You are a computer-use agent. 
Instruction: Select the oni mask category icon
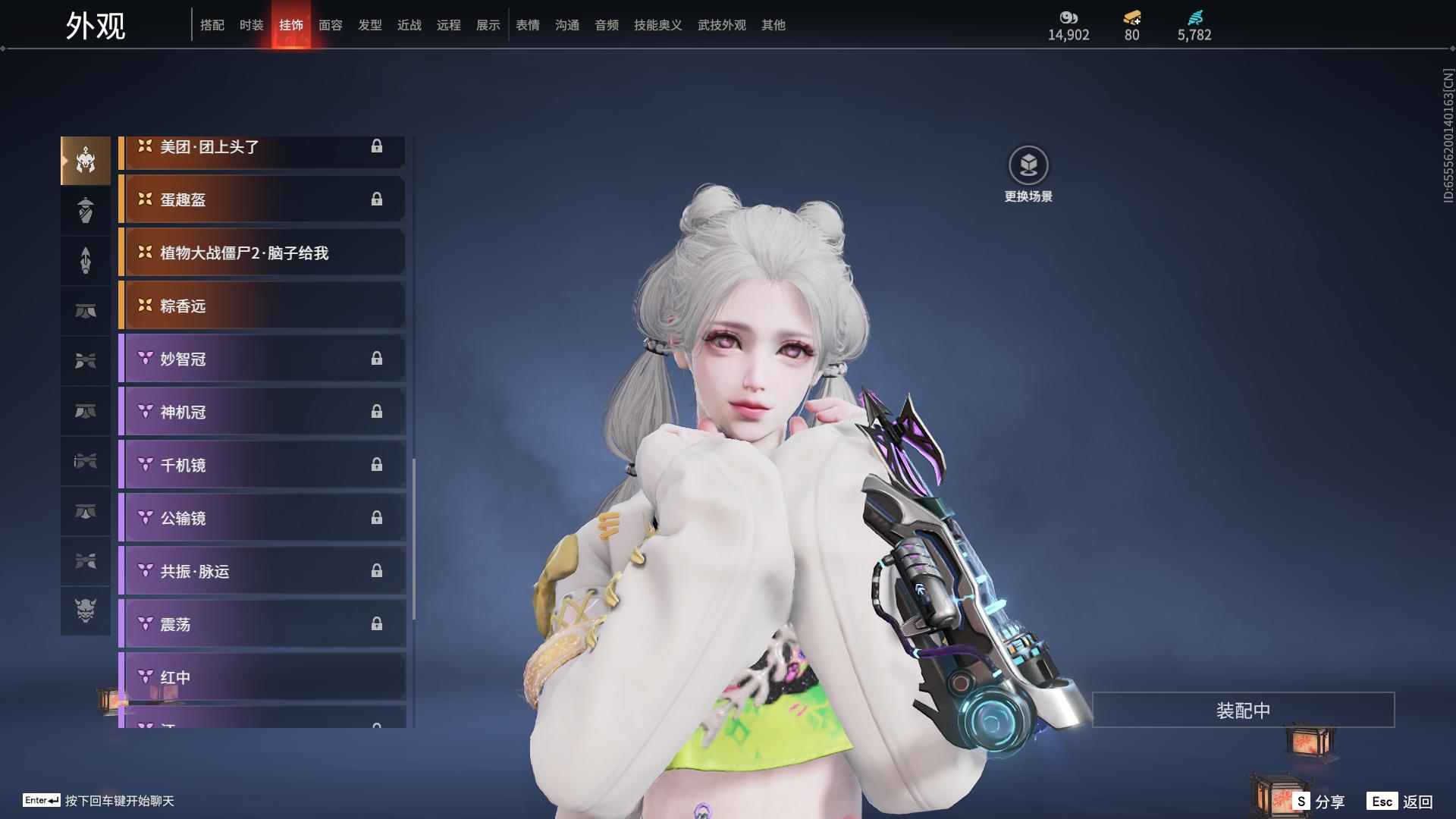point(86,610)
